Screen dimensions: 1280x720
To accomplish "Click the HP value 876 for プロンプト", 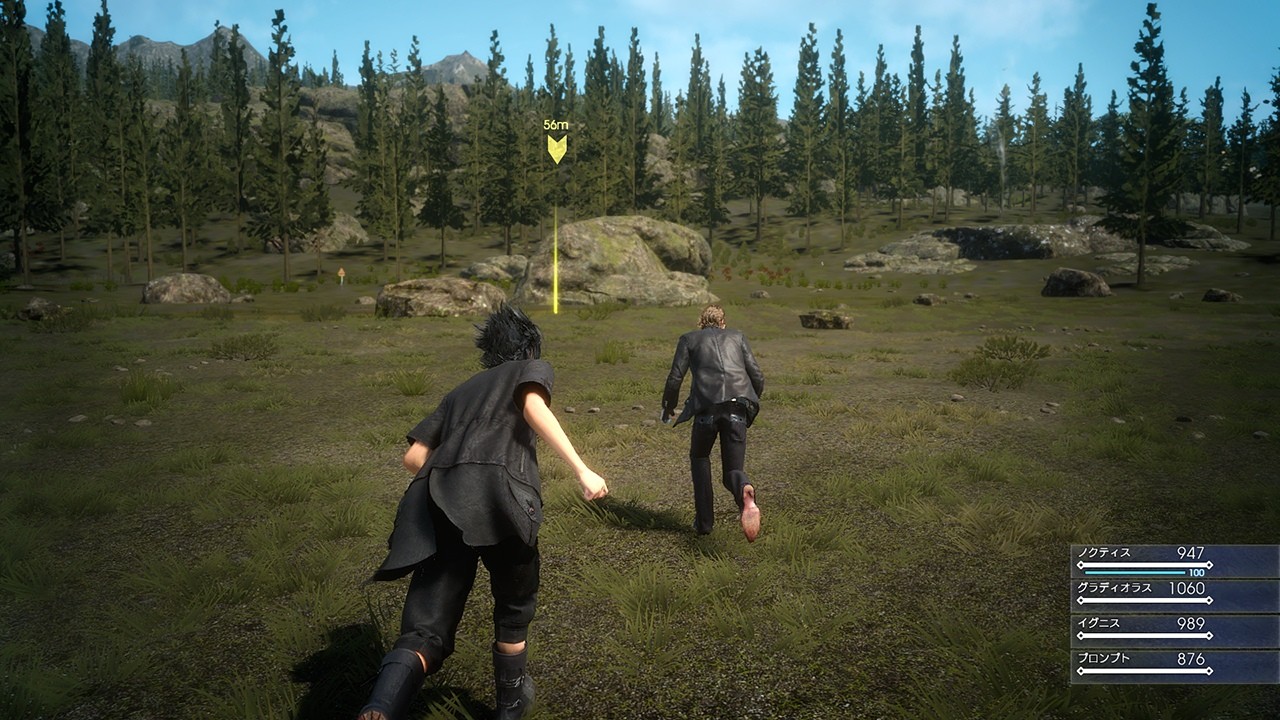I will click(x=1190, y=661).
